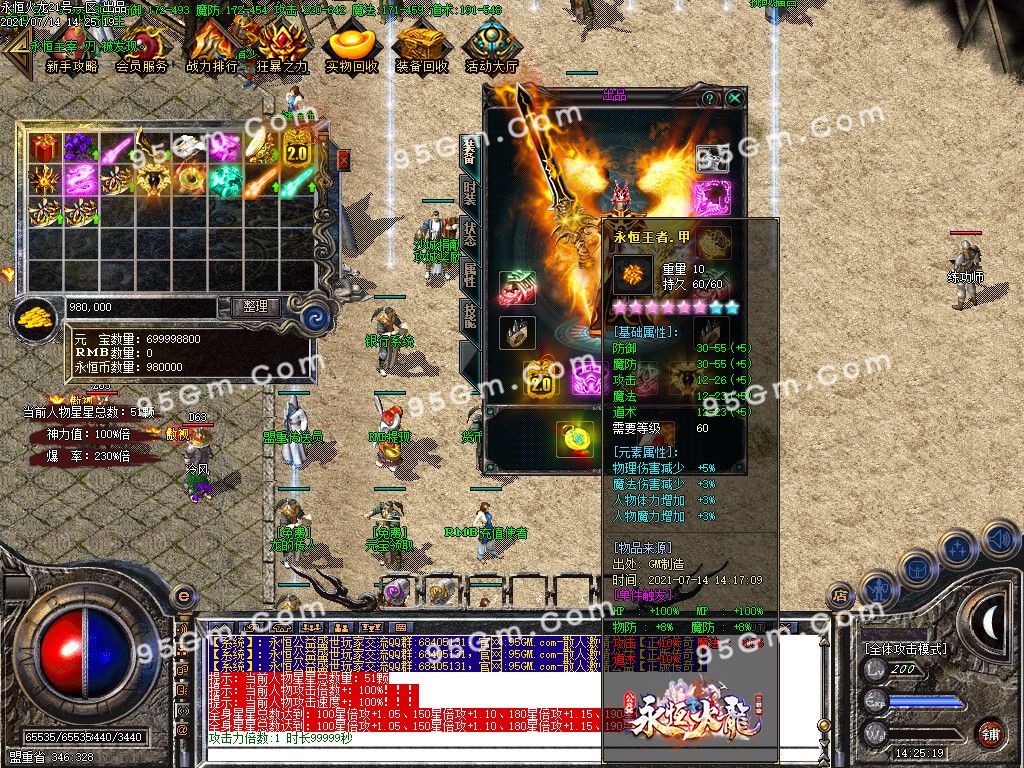This screenshot has height=768, width=1024.
Task: Toggle sound with the speaker button
Action: click(x=998, y=538)
